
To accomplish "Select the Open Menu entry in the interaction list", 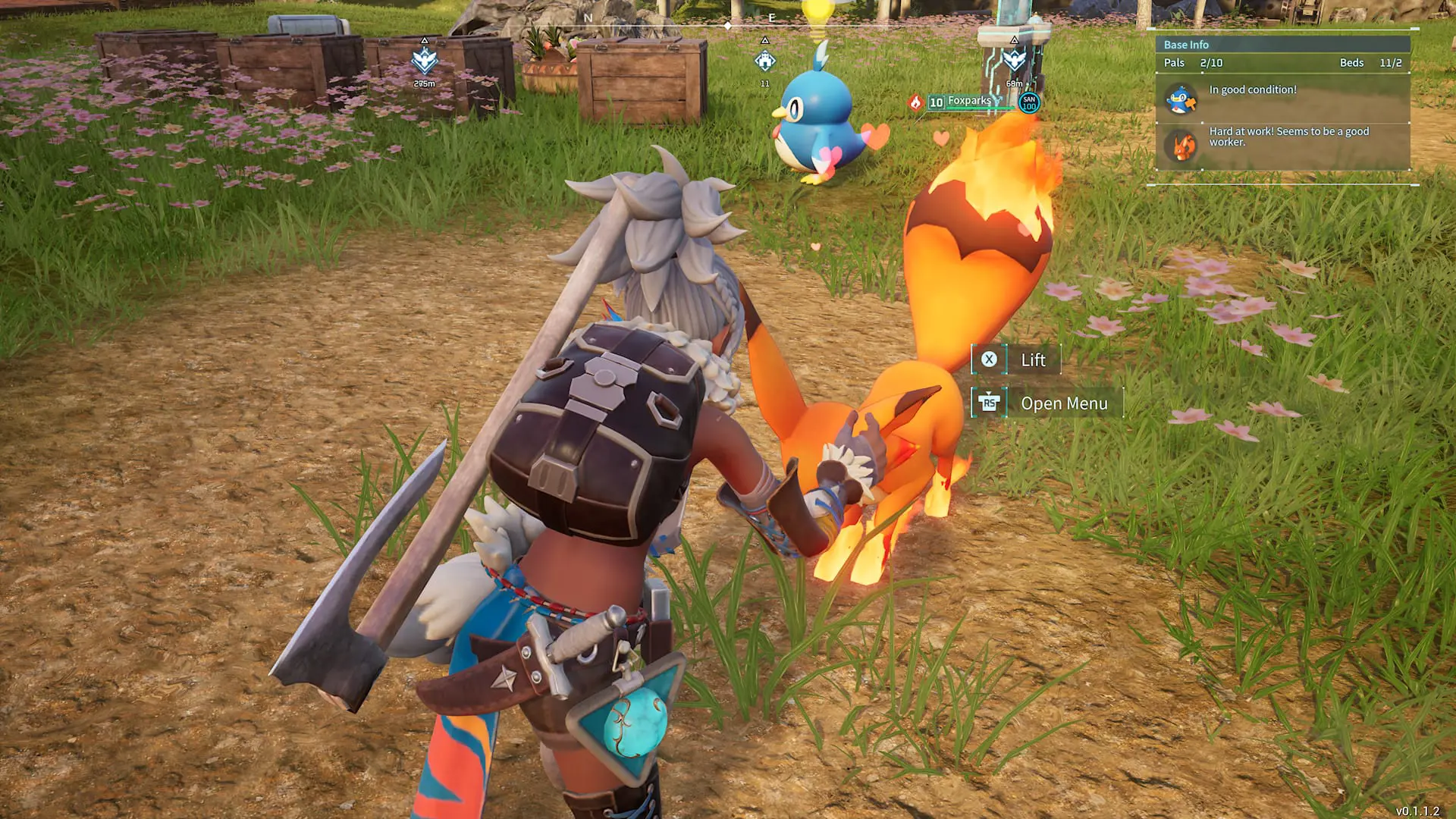I will tap(1063, 403).
